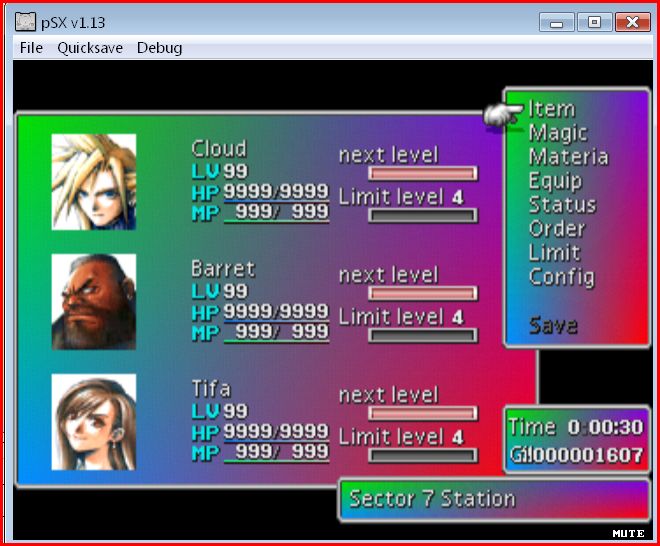660x546 pixels.
Task: Select the Magic menu entry
Action: point(557,133)
